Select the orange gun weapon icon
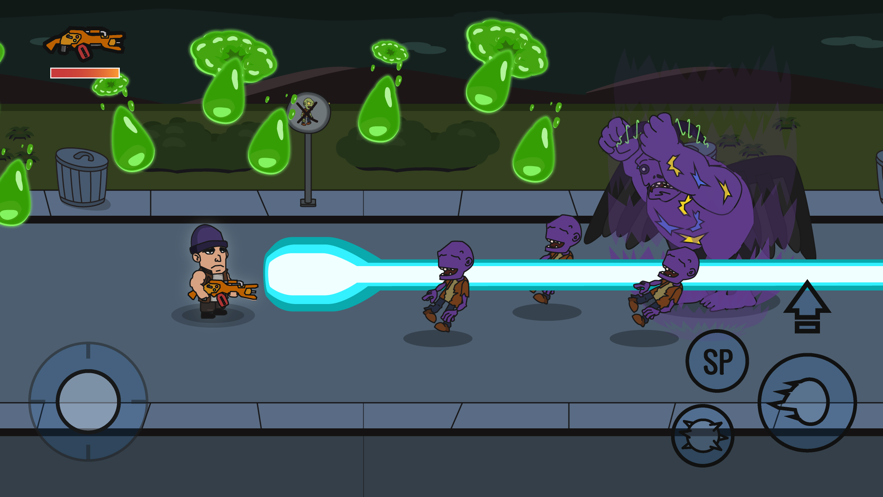883x497 pixels. pos(84,43)
